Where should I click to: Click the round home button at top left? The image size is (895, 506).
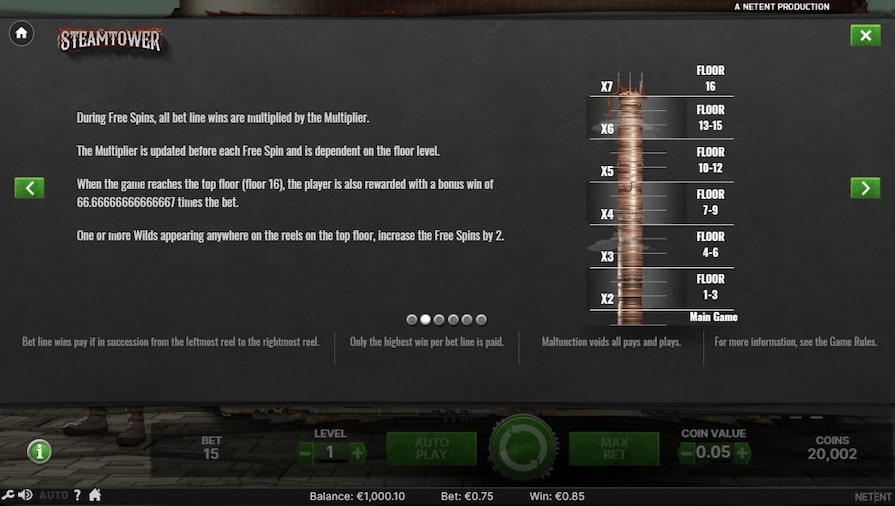click(21, 34)
